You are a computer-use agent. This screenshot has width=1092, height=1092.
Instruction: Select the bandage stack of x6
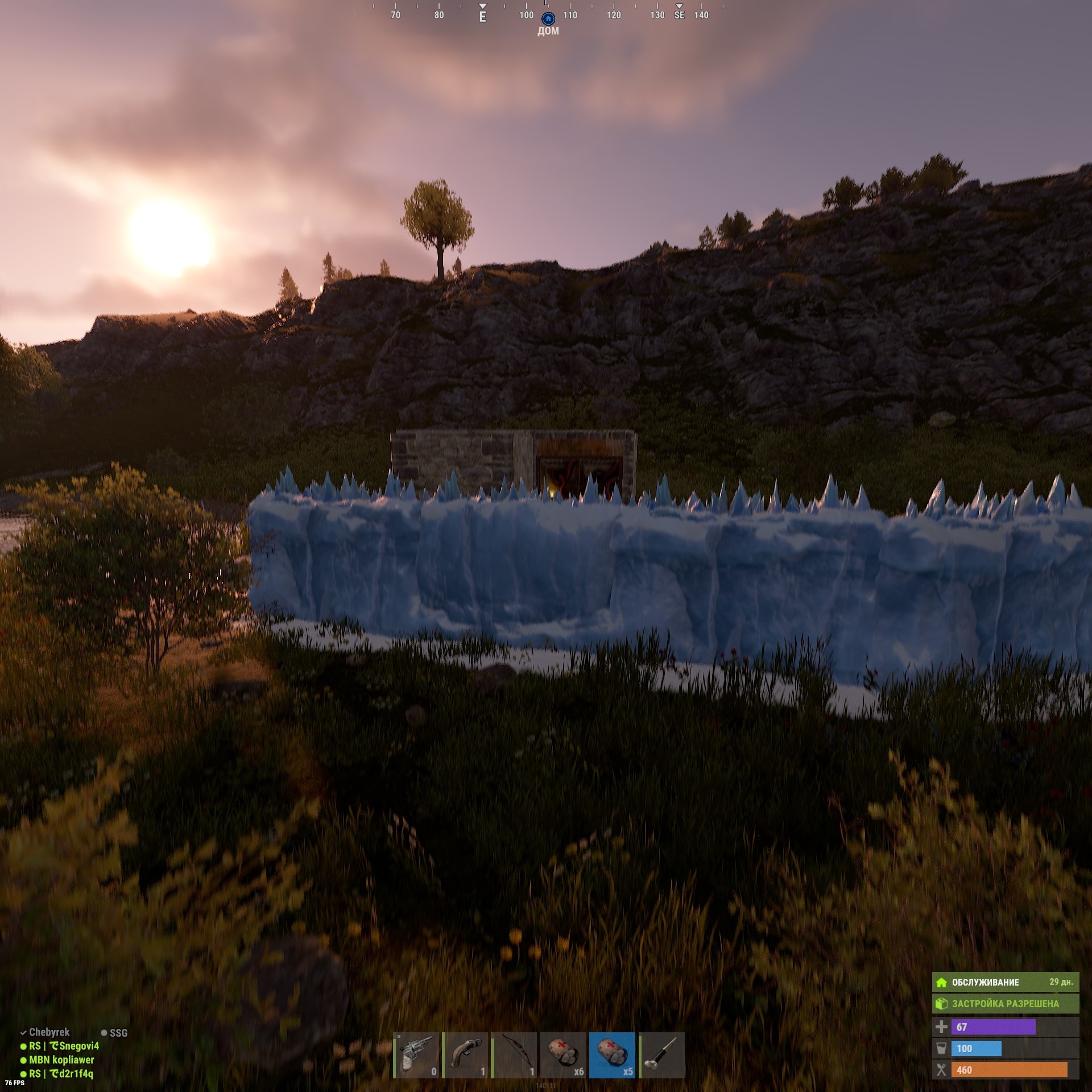pos(563,1055)
